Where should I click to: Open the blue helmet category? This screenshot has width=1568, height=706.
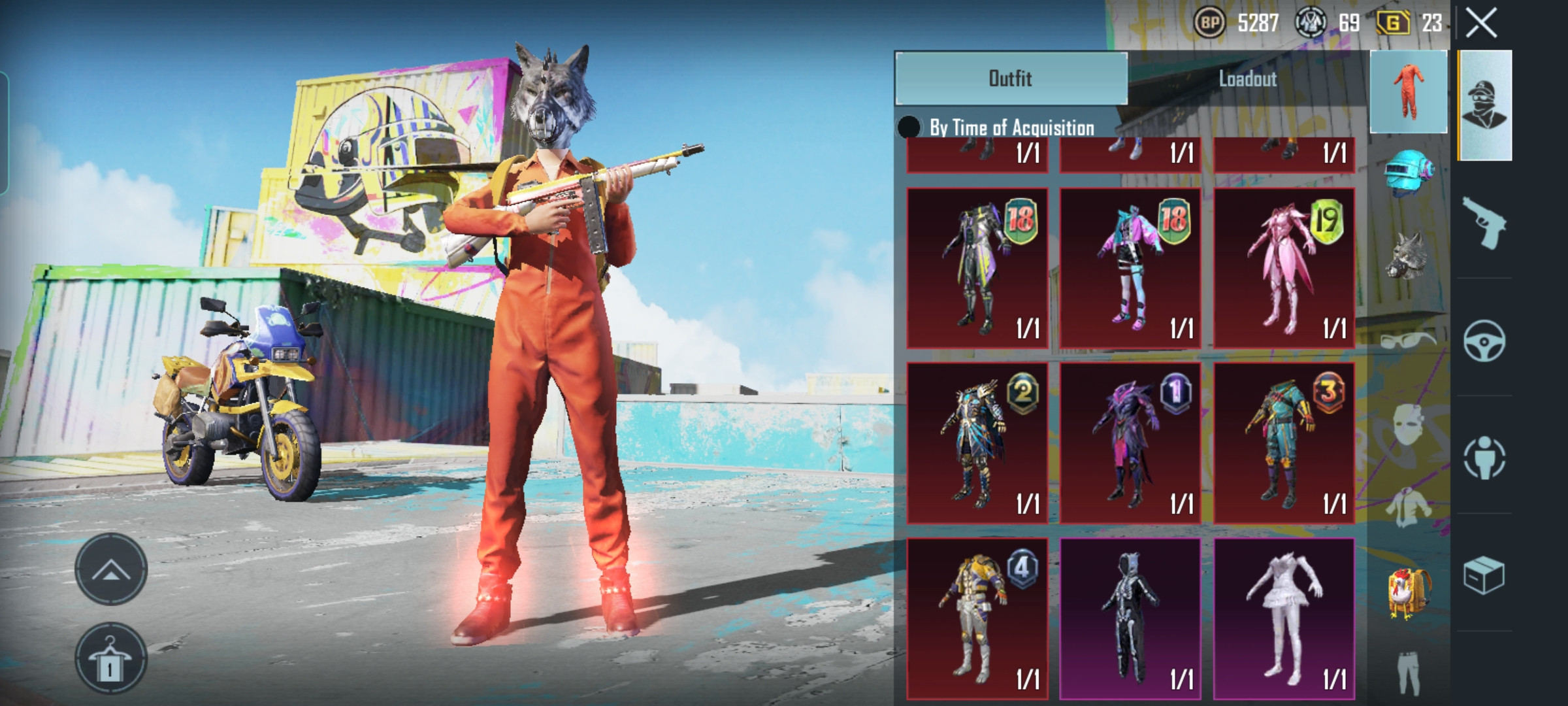pyautogui.click(x=1408, y=172)
